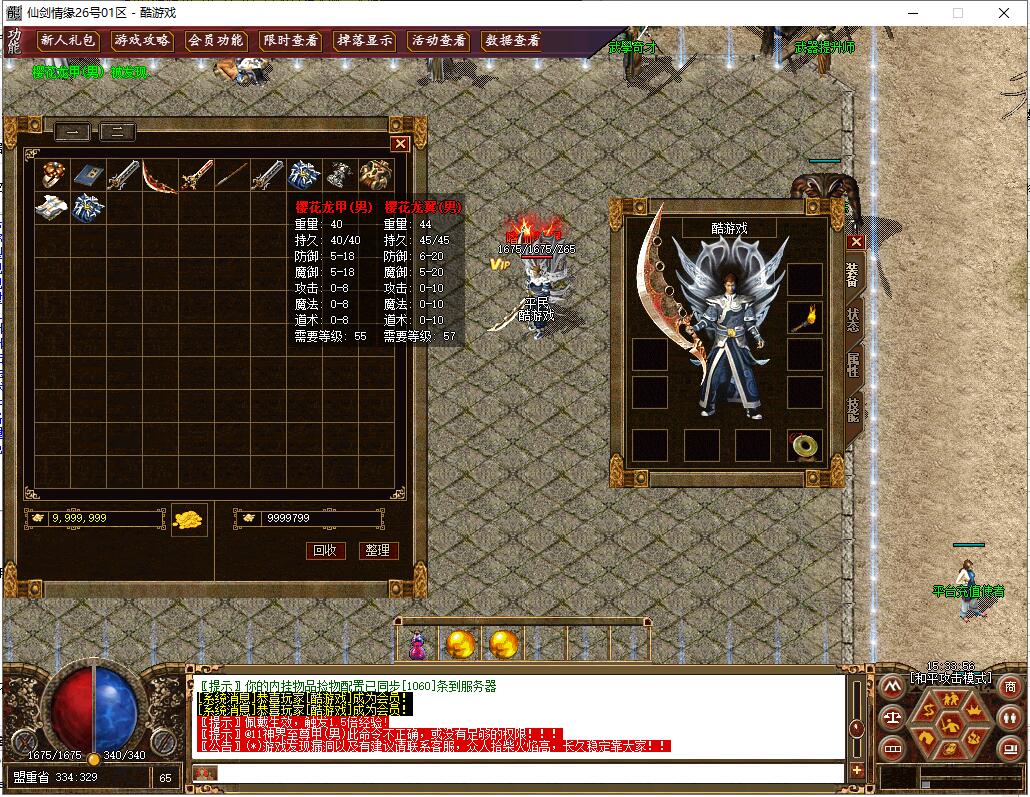Click the 回收 recycle button

325,551
